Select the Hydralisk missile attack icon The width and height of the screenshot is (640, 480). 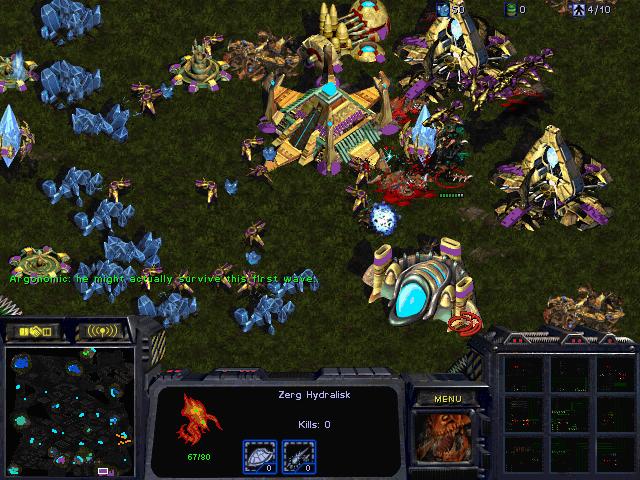(x=299, y=457)
